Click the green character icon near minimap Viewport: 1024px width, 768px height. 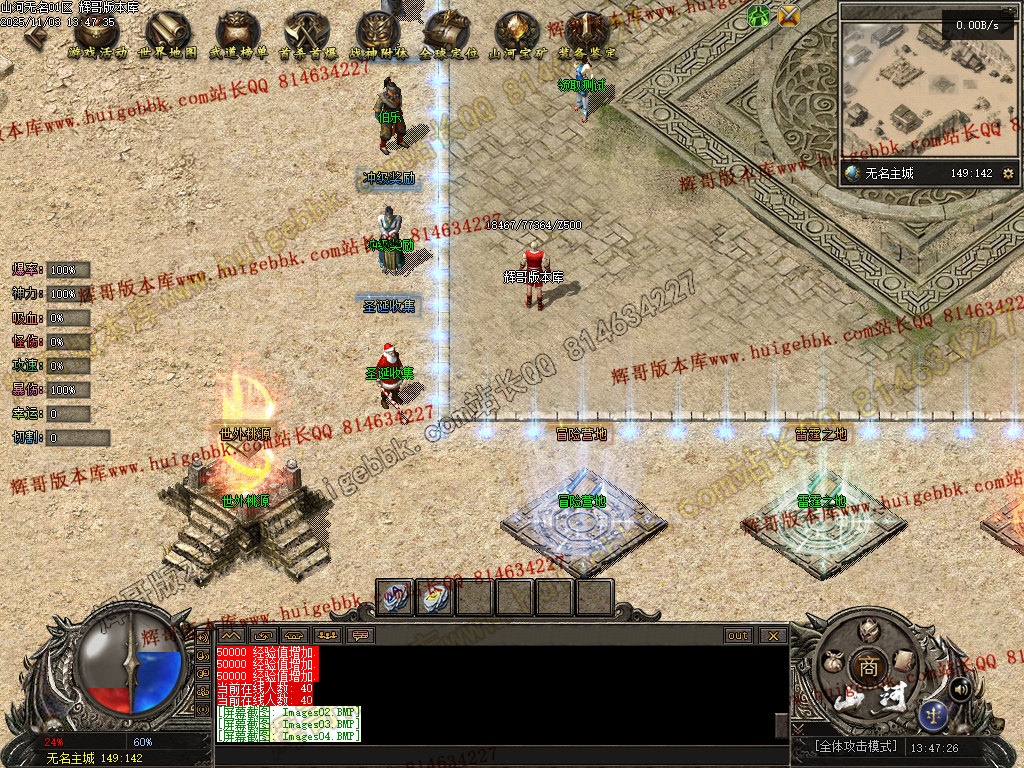coord(759,15)
